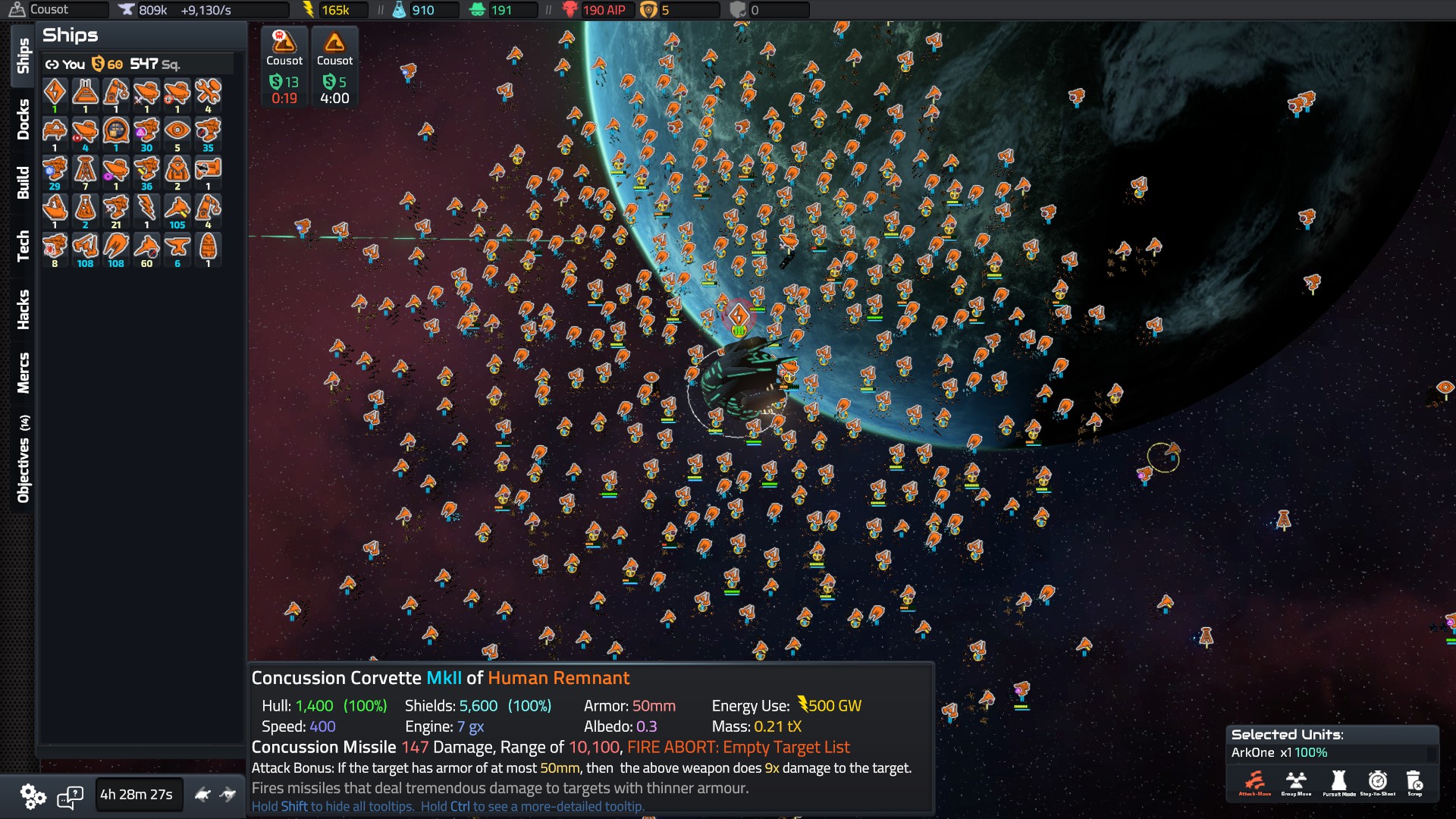1456x819 pixels.
Task: Scrap the selected unit
Action: click(x=1414, y=782)
